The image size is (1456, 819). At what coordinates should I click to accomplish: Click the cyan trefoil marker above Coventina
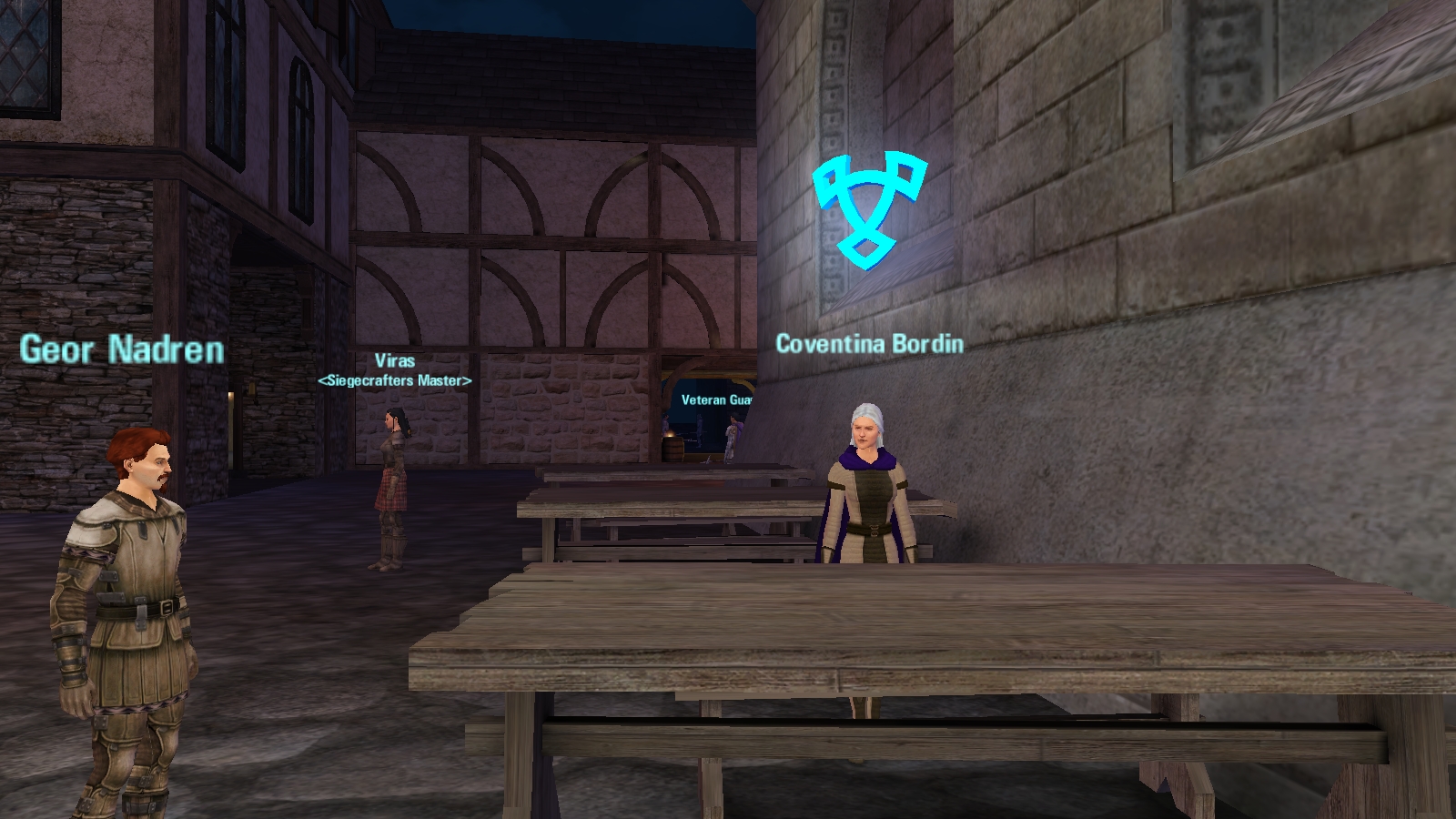click(x=869, y=209)
